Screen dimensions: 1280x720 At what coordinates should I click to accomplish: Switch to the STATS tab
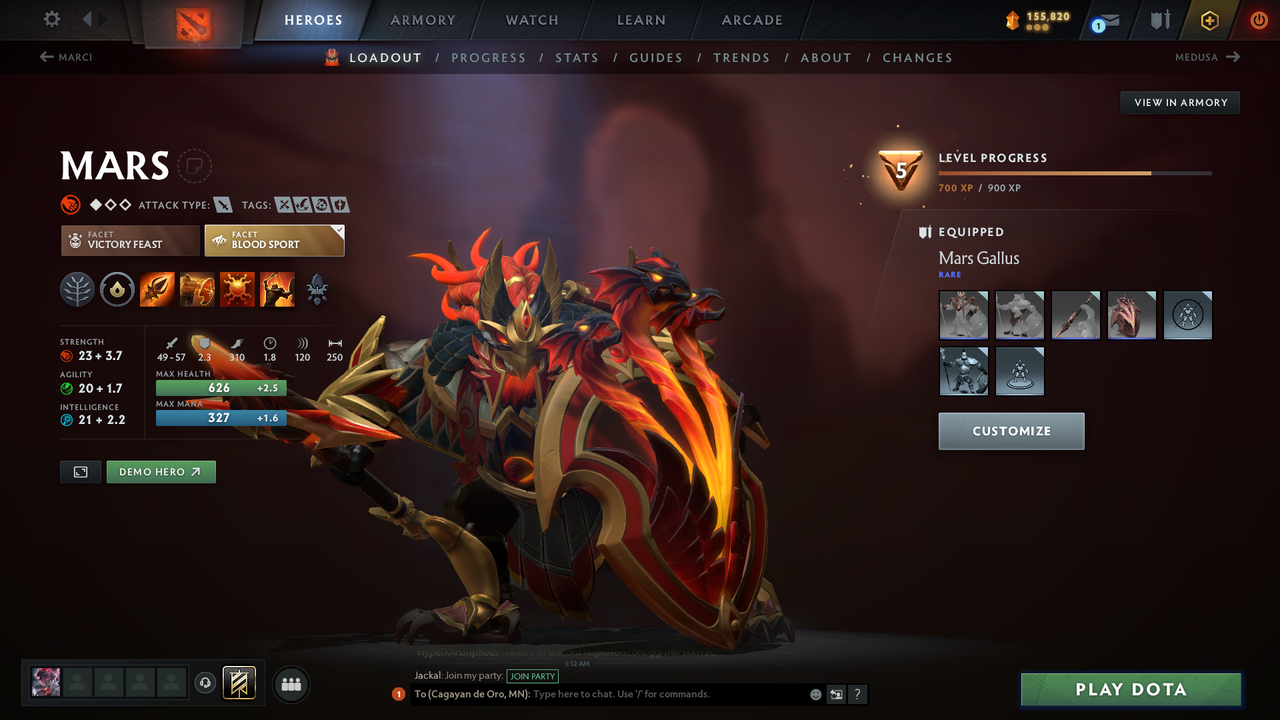577,57
